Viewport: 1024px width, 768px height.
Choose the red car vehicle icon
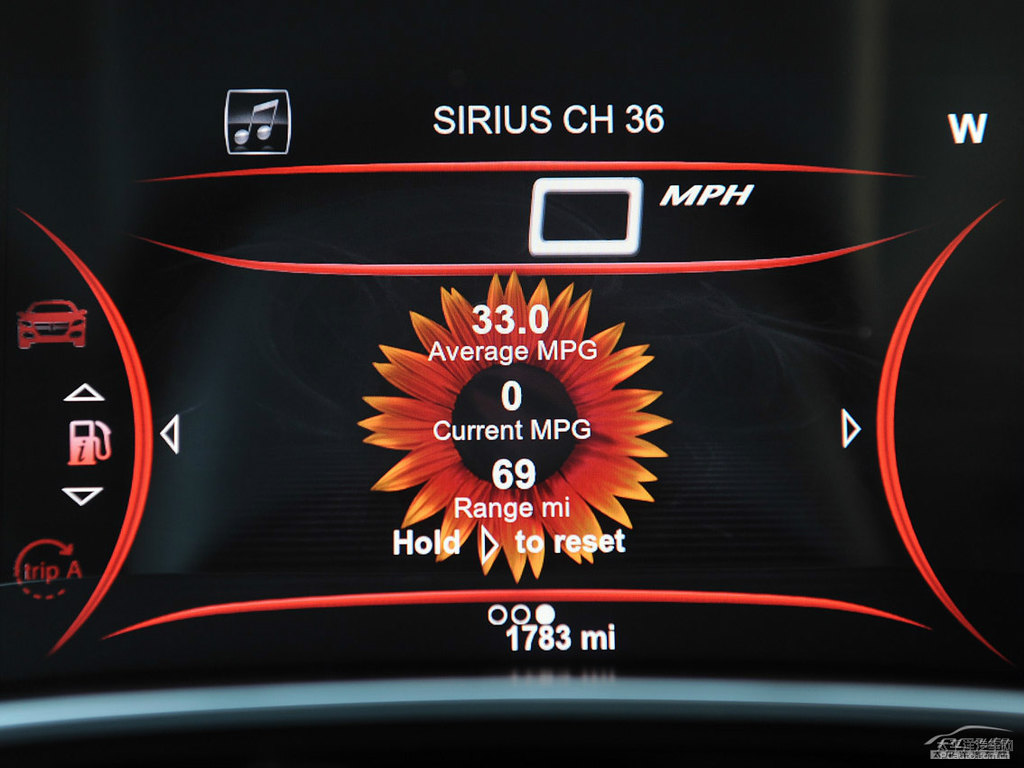click(x=52, y=323)
